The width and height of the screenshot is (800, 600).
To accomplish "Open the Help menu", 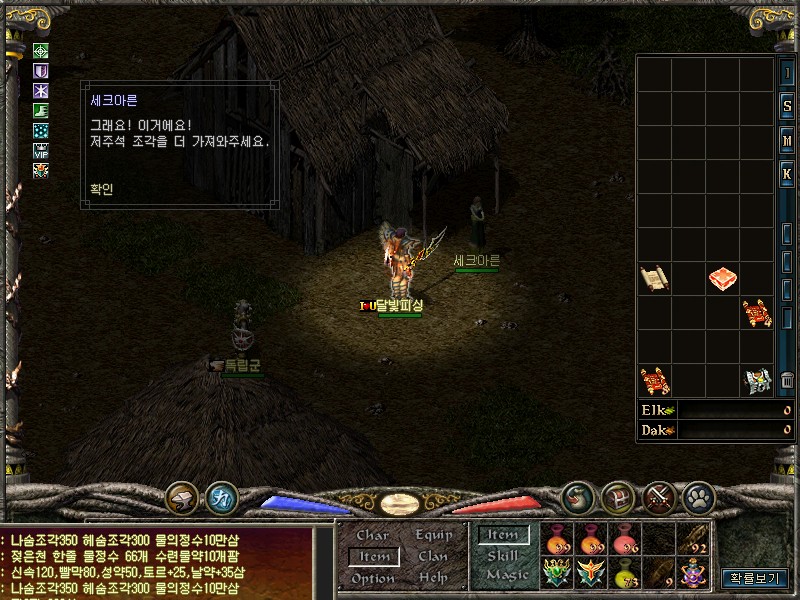I will coord(433,578).
